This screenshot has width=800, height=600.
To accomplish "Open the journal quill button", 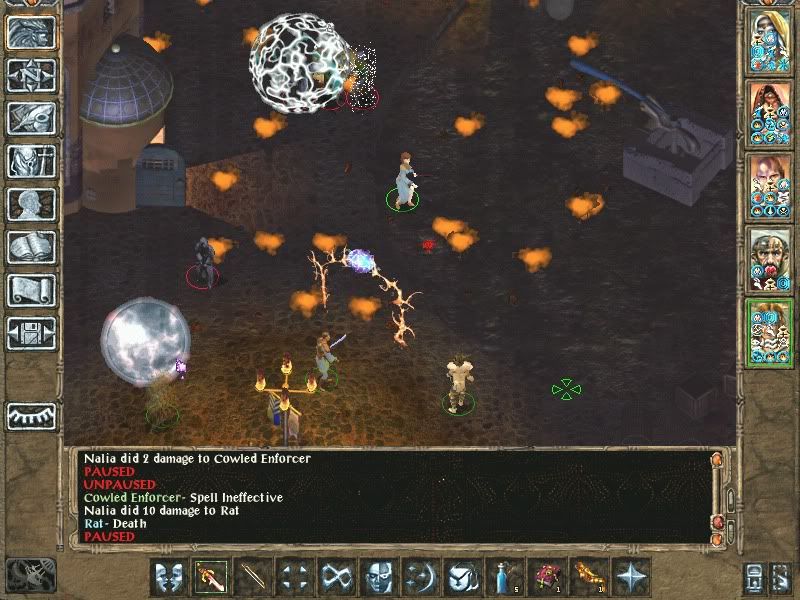I will 31,118.
